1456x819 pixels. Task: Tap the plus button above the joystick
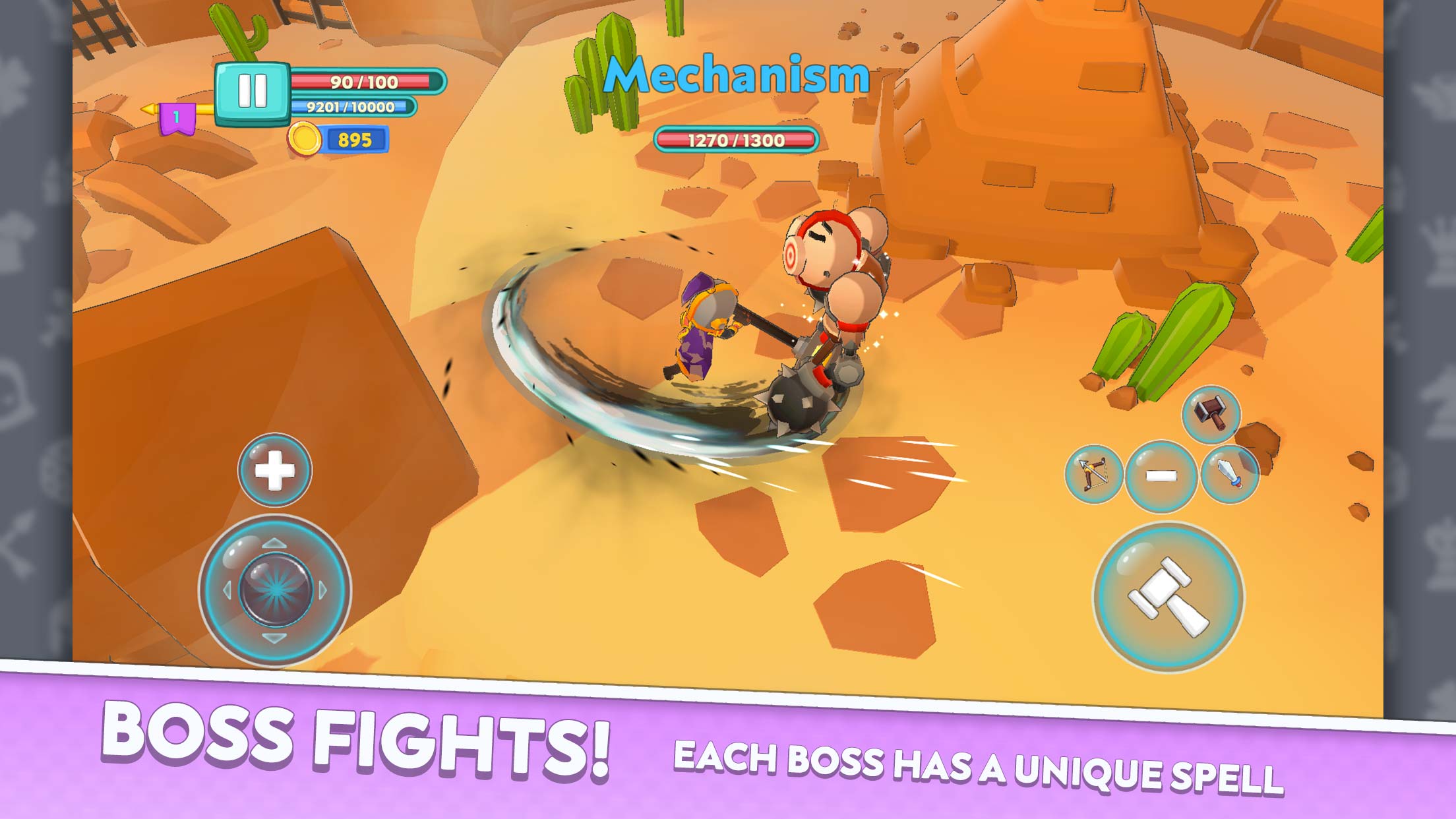[274, 470]
